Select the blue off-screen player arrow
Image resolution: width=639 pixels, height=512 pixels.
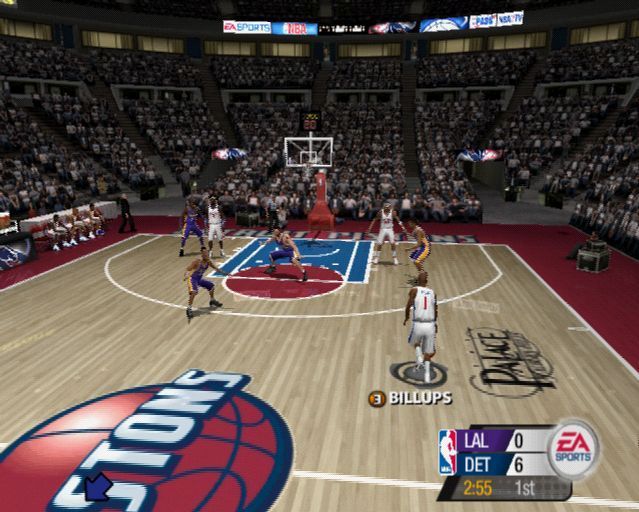(x=98, y=487)
